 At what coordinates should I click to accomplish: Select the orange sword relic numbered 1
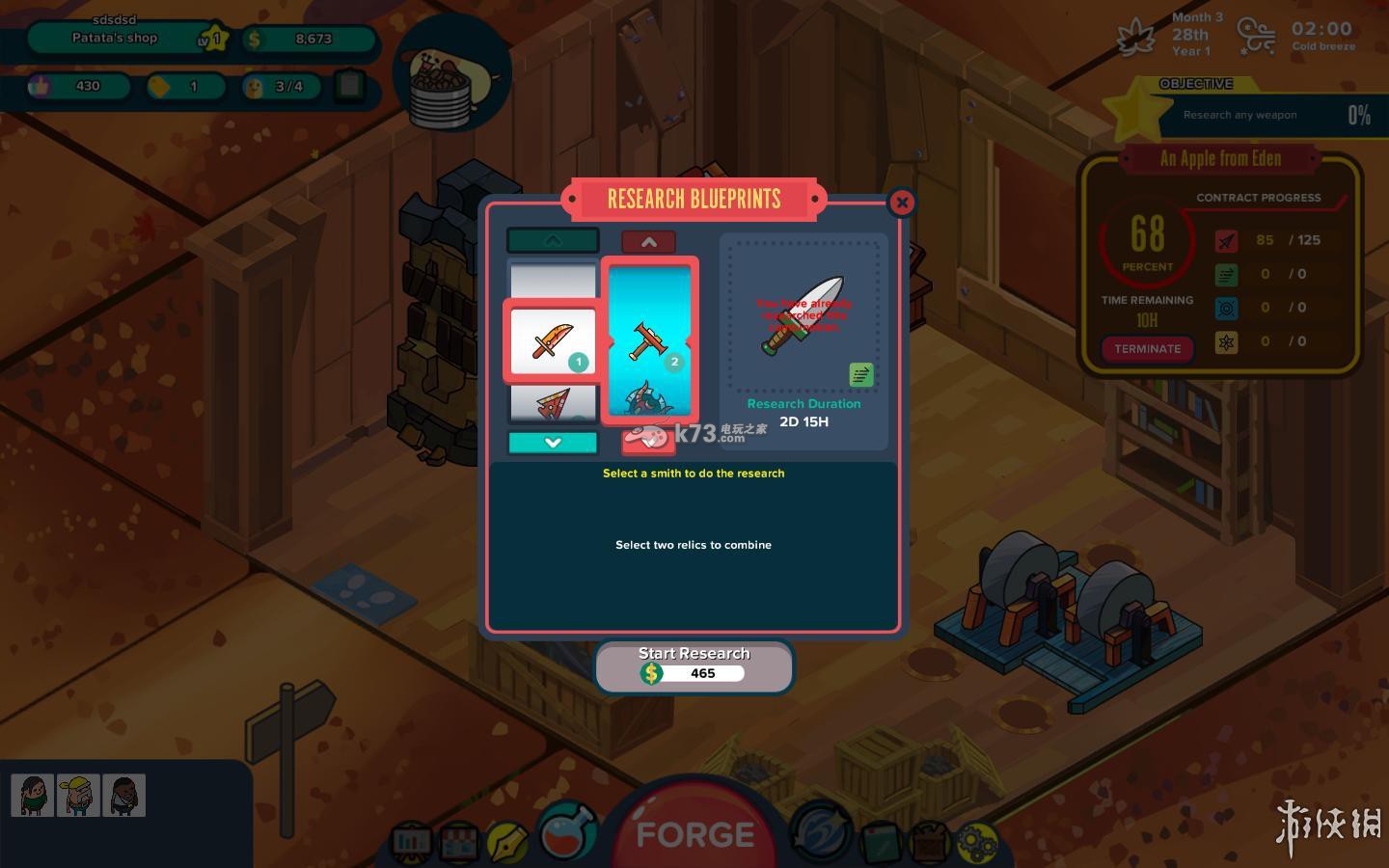552,341
